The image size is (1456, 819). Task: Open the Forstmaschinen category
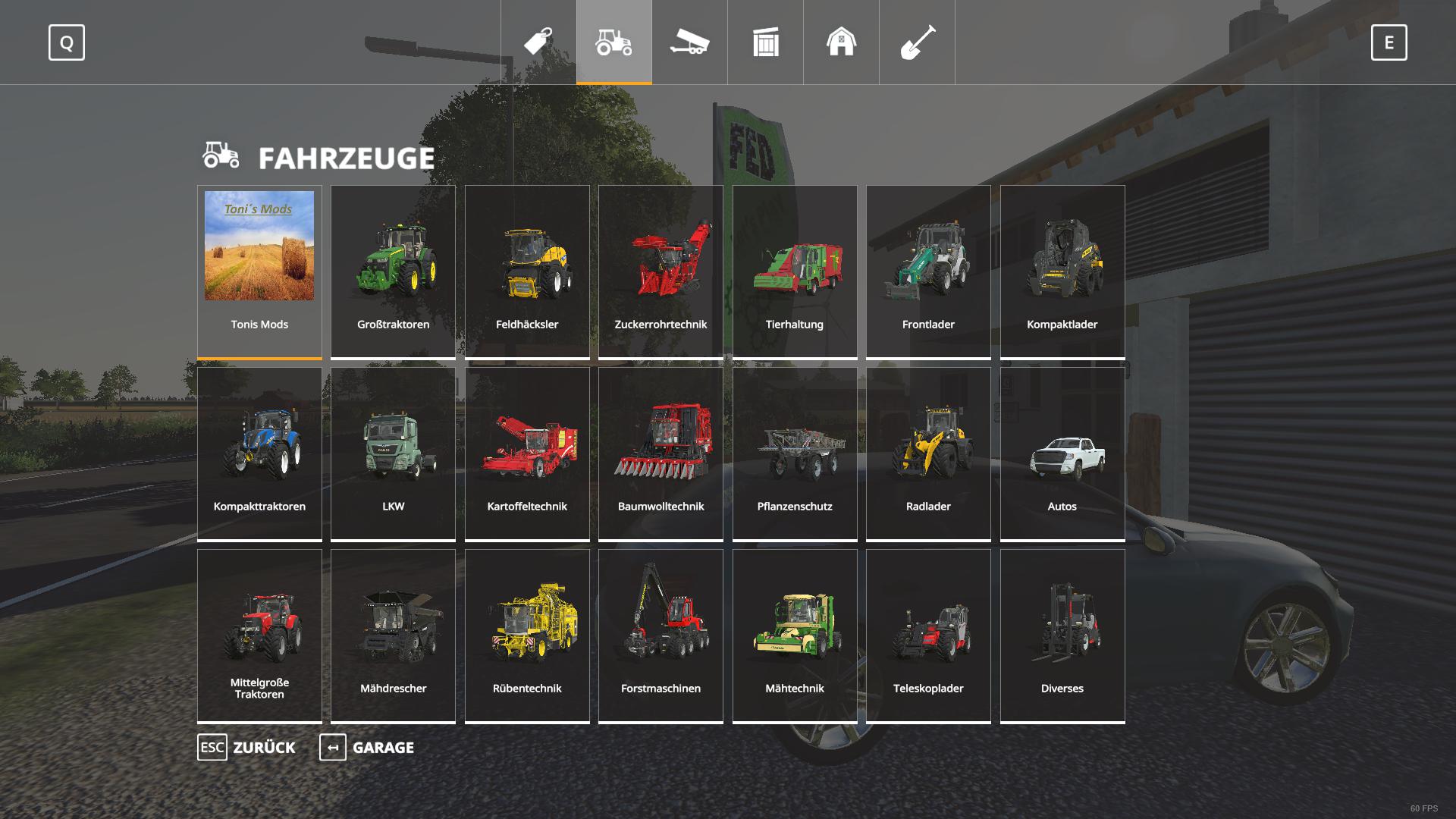click(x=661, y=635)
